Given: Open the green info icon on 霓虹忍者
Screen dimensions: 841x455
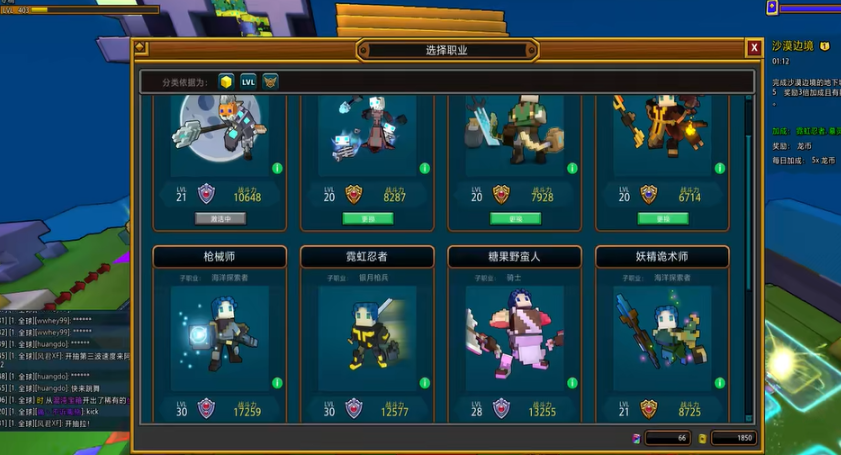Looking at the screenshot, I should point(424,381).
